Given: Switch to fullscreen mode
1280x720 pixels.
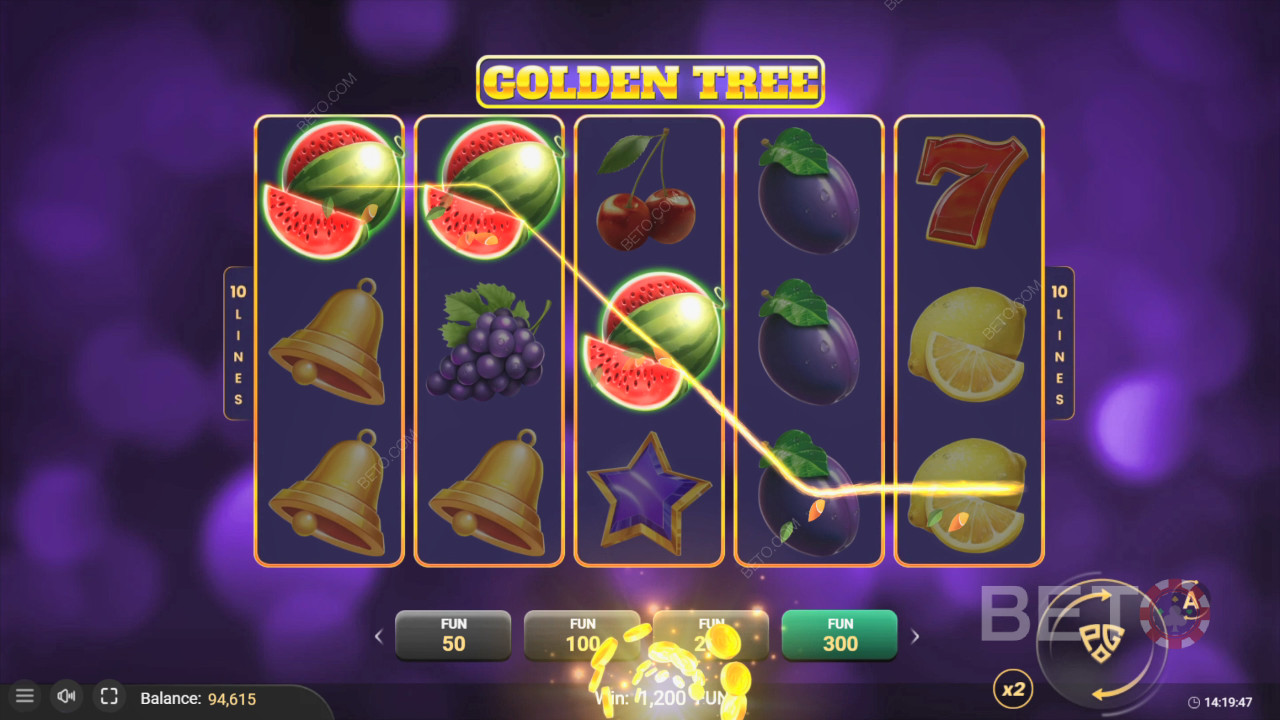Looking at the screenshot, I should point(109,696).
